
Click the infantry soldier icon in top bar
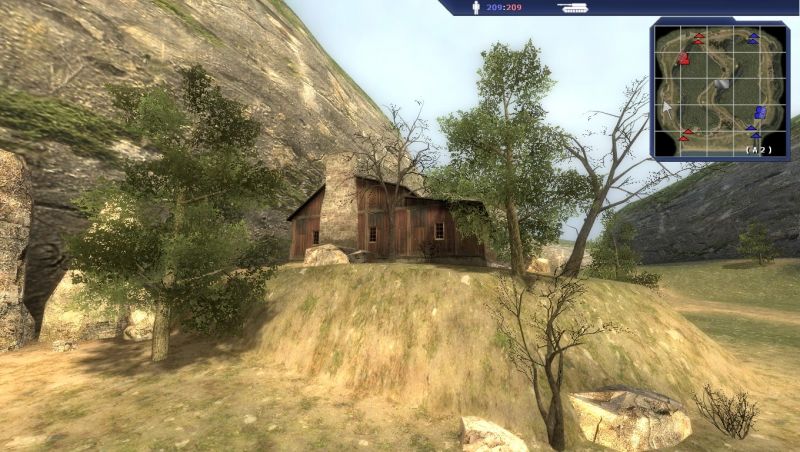click(476, 8)
